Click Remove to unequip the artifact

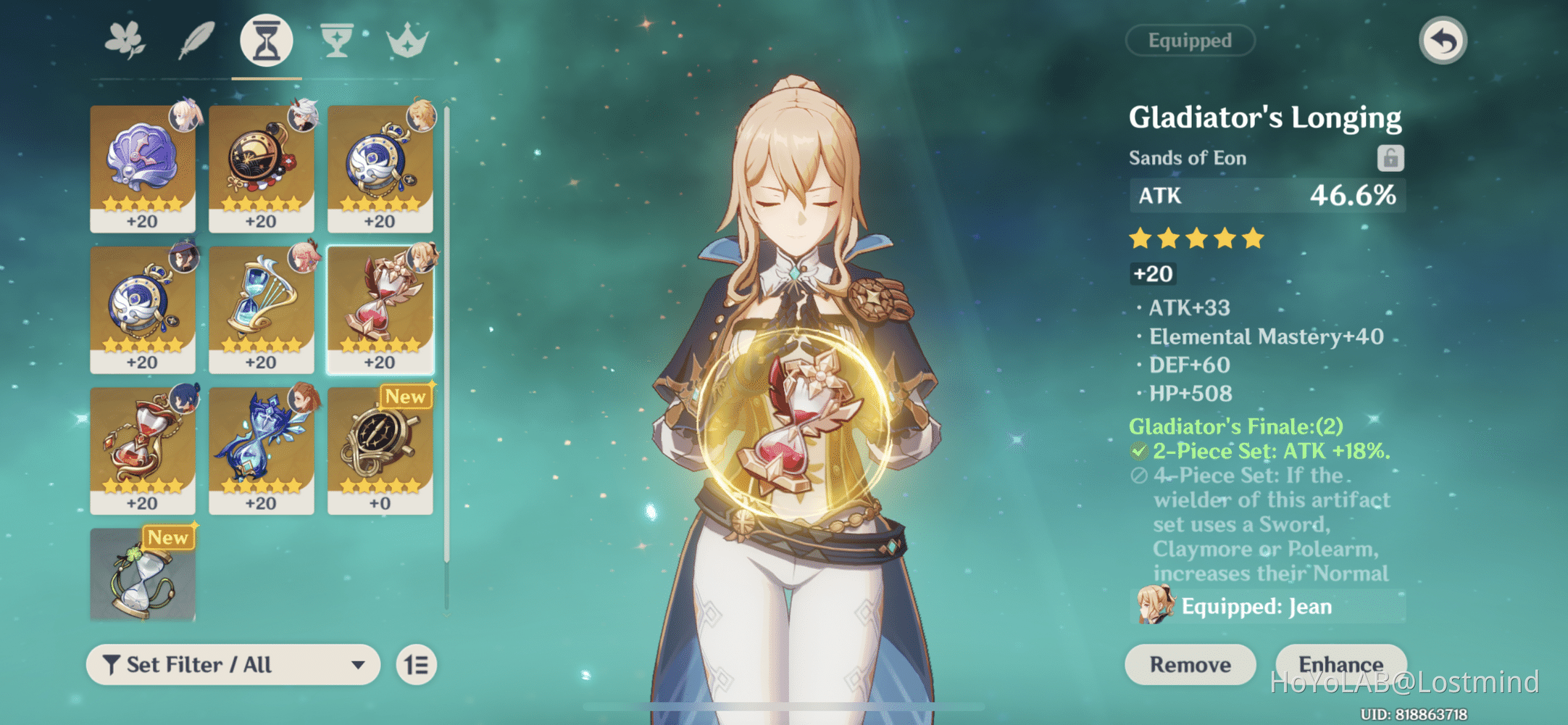click(x=1190, y=664)
